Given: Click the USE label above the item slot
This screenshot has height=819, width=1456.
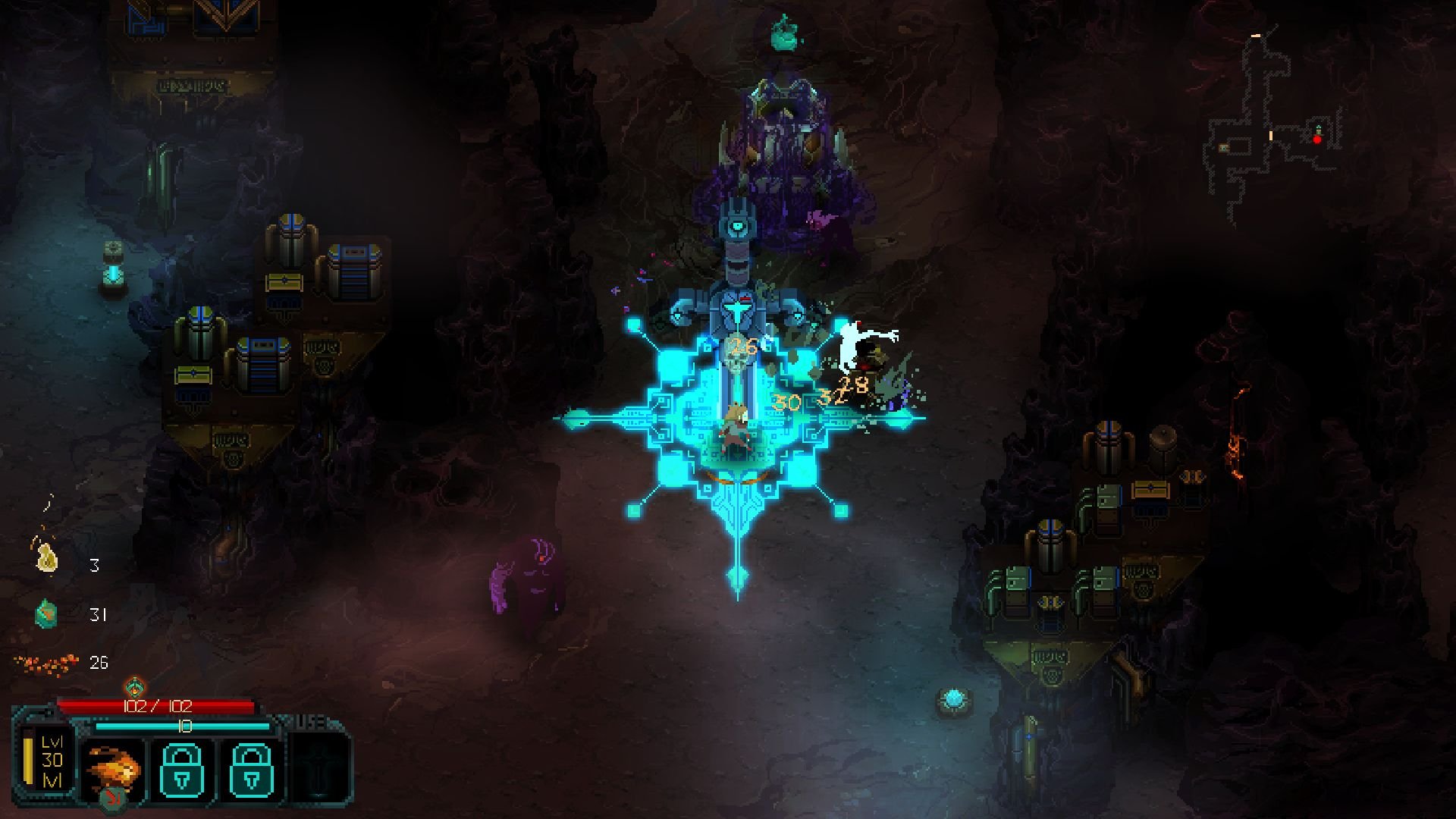Looking at the screenshot, I should click(309, 723).
